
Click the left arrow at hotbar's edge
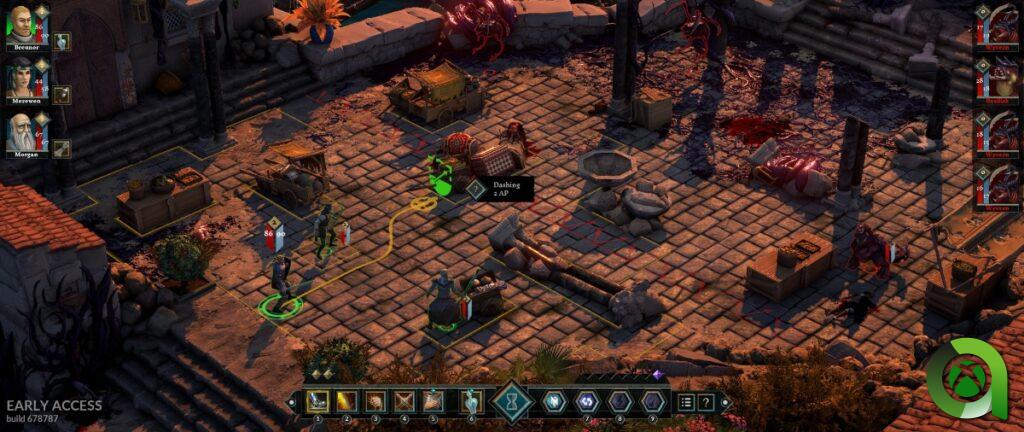[x=292, y=403]
